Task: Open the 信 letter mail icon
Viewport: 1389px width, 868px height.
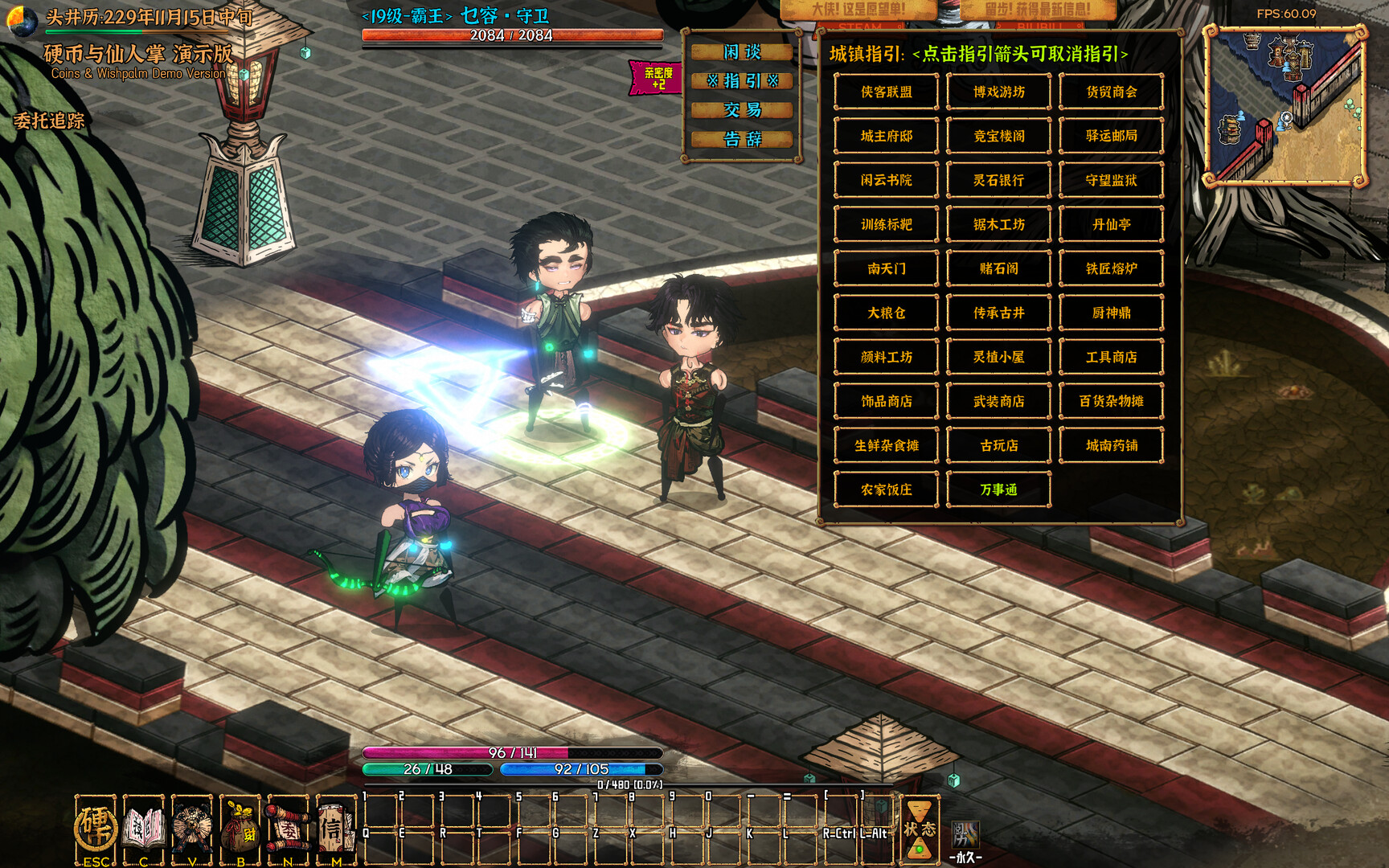Action: pyautogui.click(x=335, y=828)
